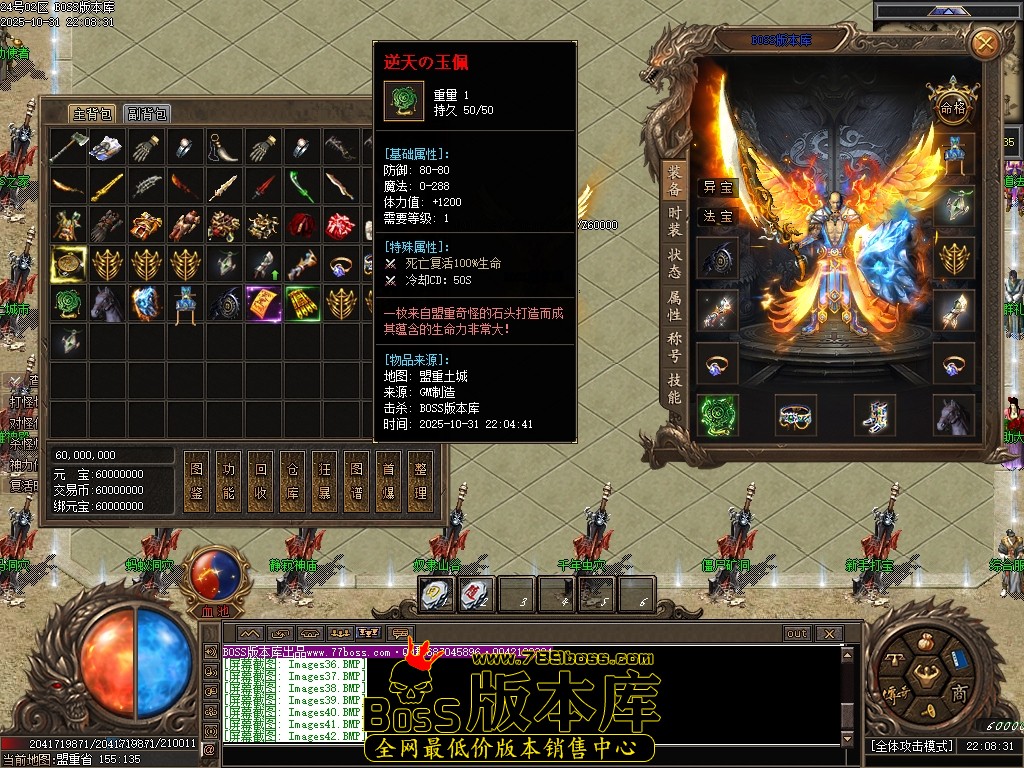The width and height of the screenshot is (1024, 768).
Task: Sort the bag with 整理
Action: click(x=420, y=481)
